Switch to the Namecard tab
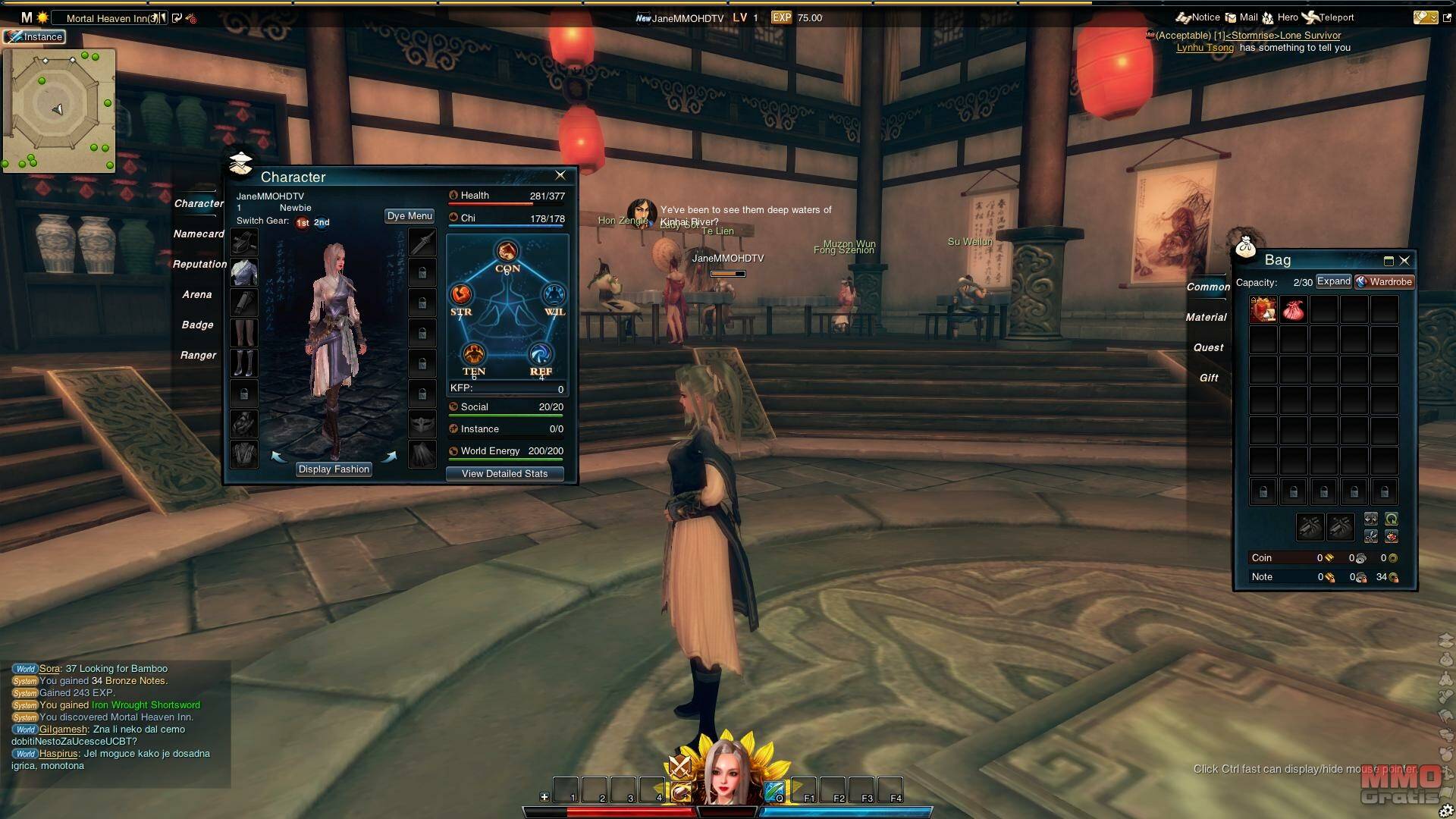The image size is (1456, 819). click(x=198, y=234)
